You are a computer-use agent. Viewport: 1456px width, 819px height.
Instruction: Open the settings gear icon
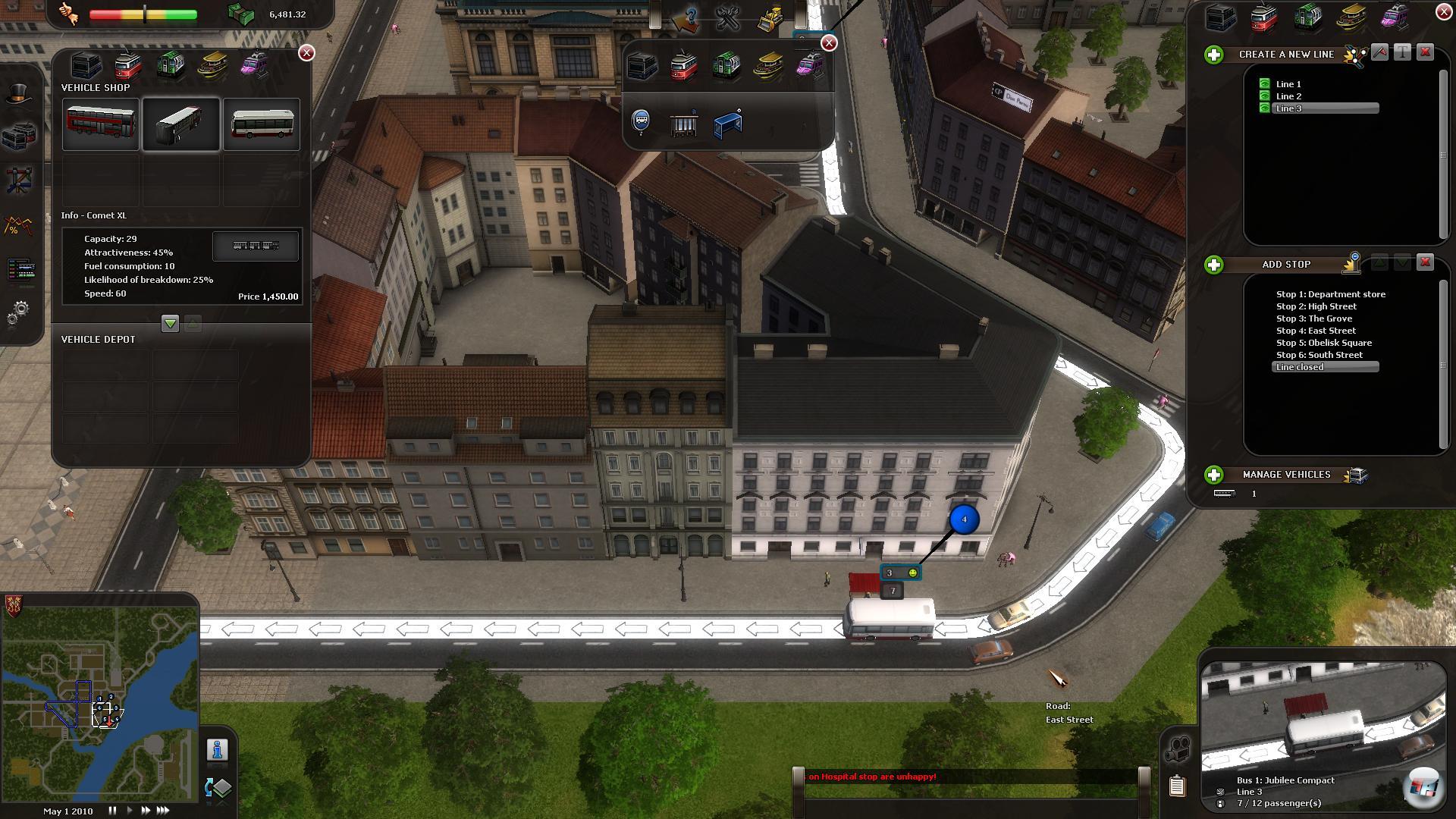[20, 311]
